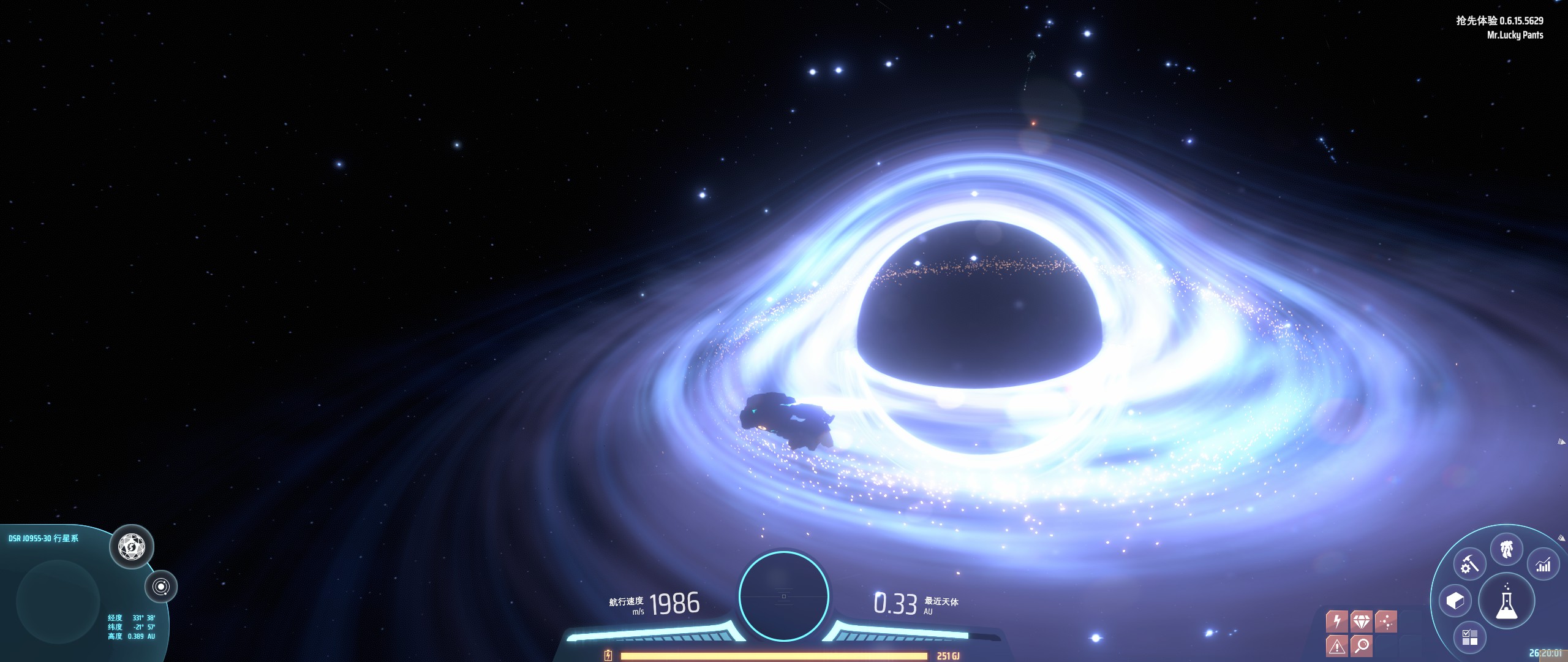Screen dimensions: 1568x662
Task: Toggle the connected nodes overlay icon
Action: point(1385,622)
